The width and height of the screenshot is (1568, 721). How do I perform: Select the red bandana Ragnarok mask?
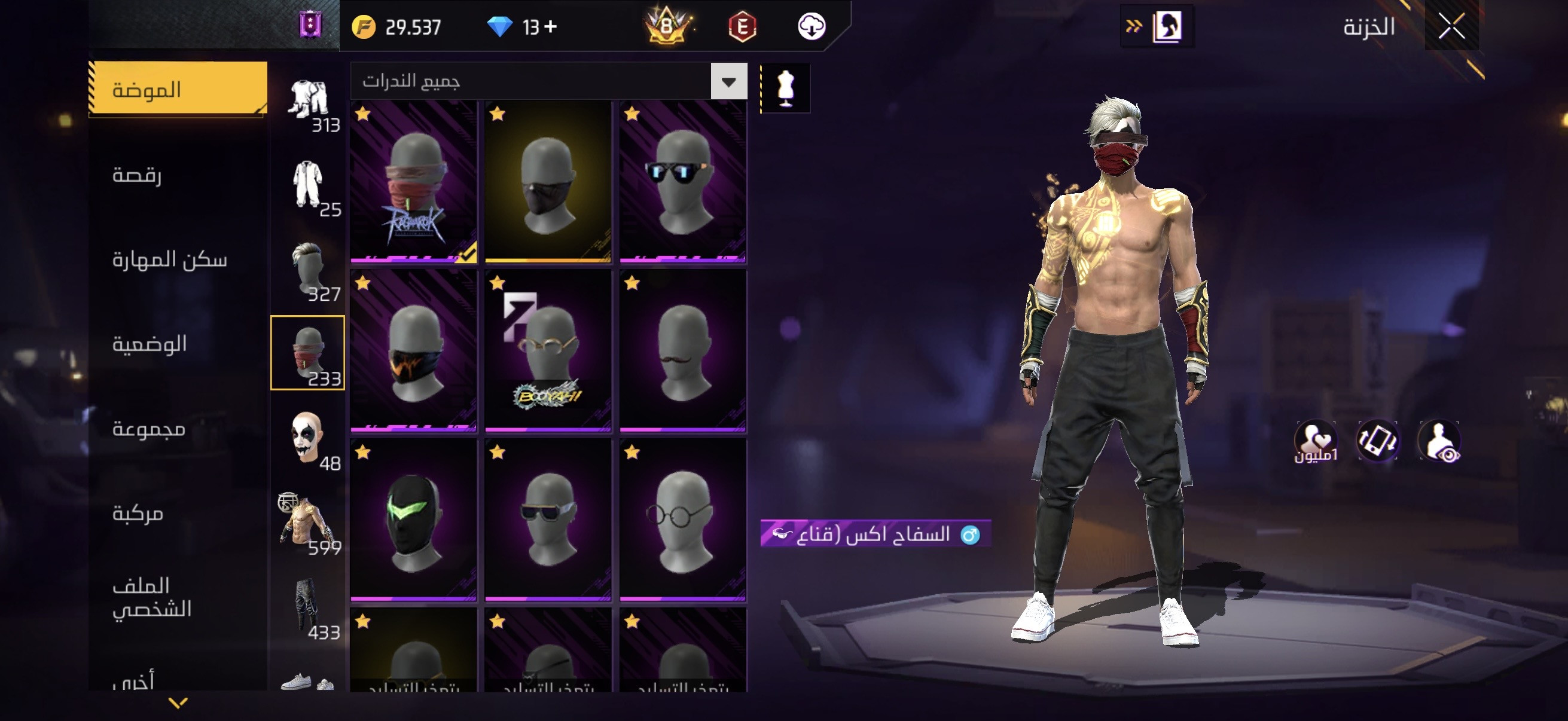click(x=414, y=182)
